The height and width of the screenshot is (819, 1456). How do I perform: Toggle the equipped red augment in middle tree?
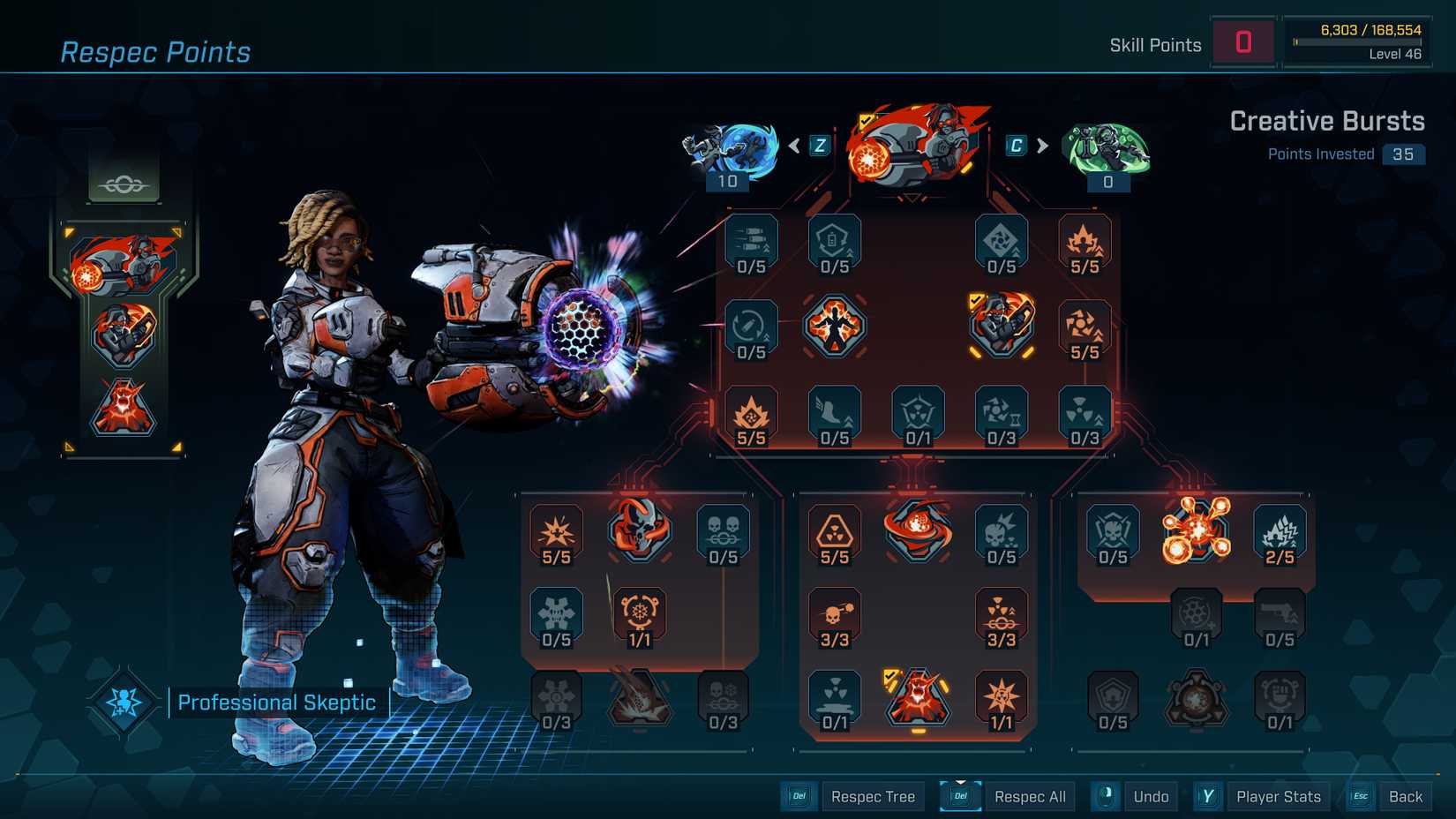[x=918, y=702]
